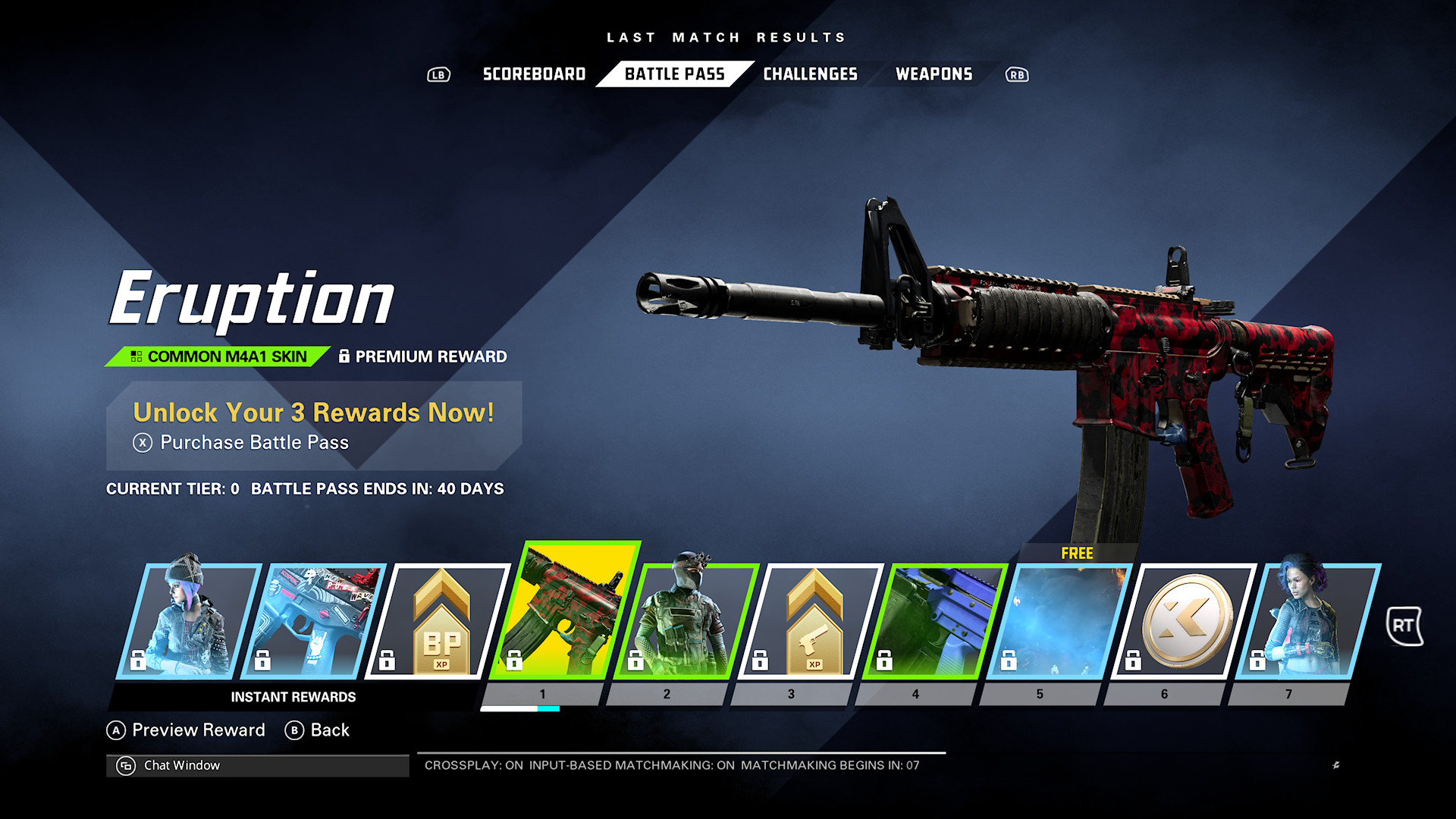Choose the weapon XP token tier 3 reward
The height and width of the screenshot is (819, 1456).
[x=810, y=620]
